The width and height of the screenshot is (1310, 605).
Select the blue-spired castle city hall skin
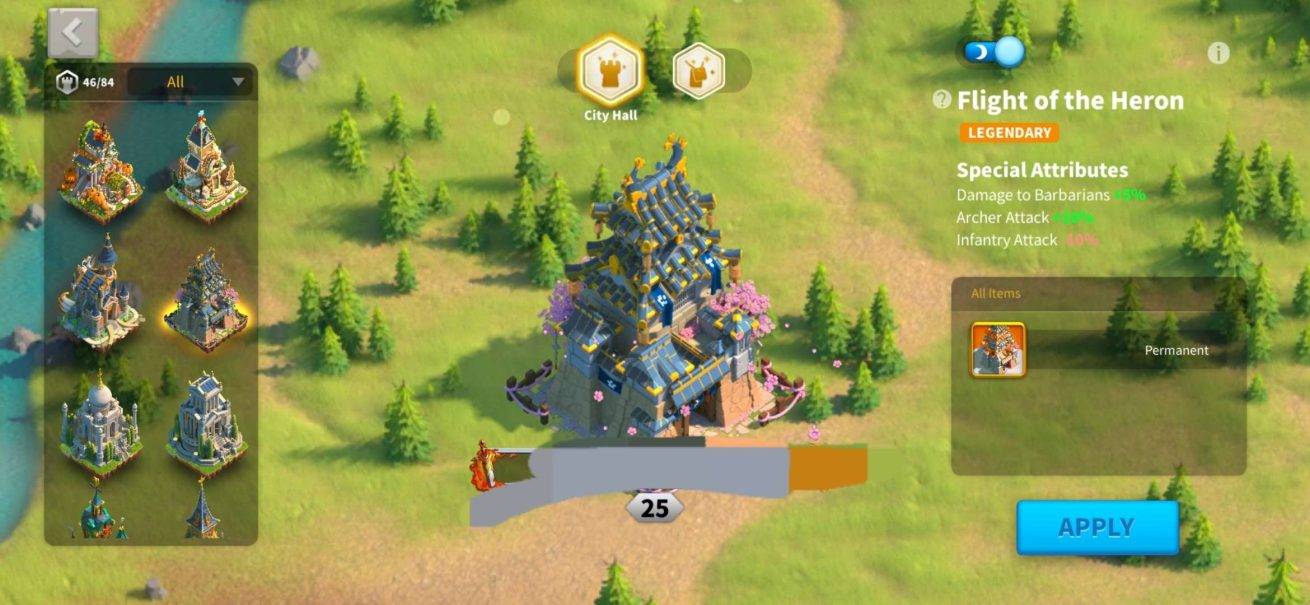coord(99,292)
